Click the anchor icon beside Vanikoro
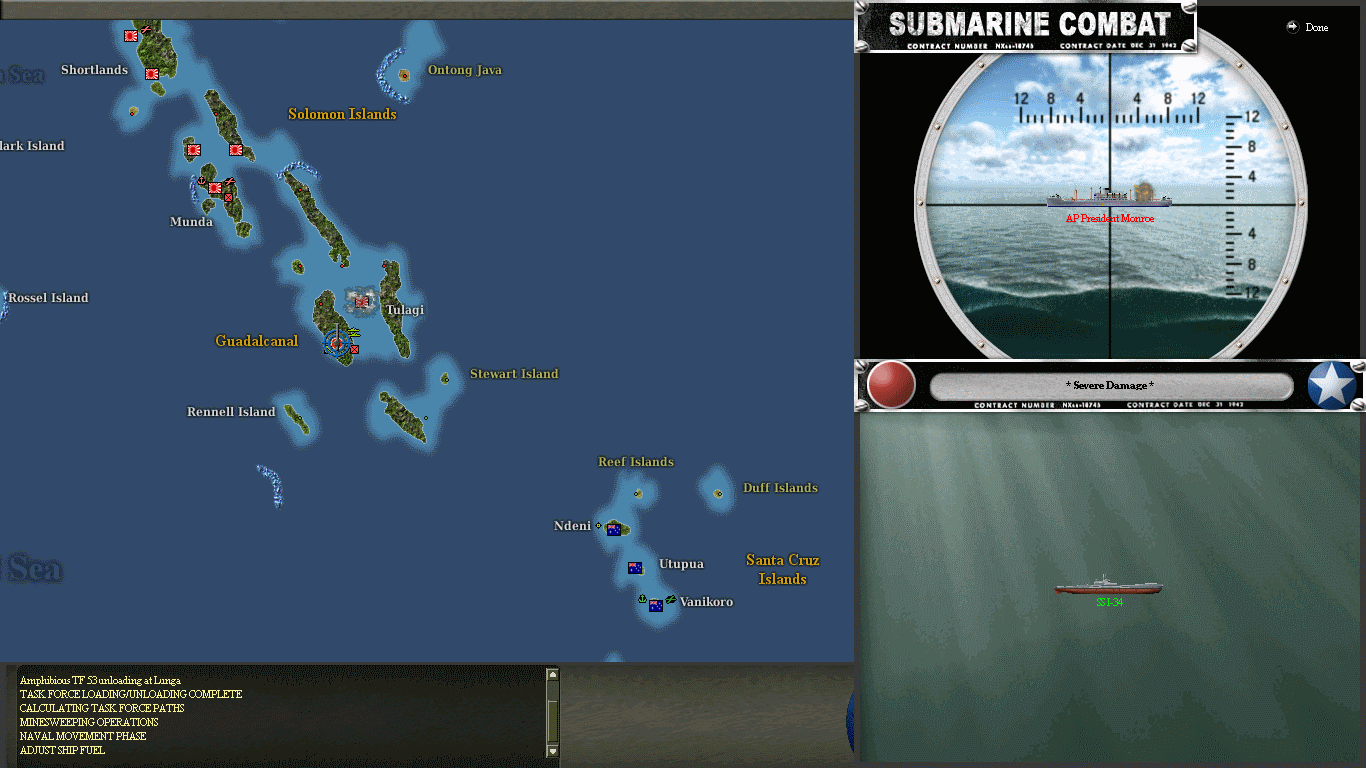The width and height of the screenshot is (1366, 768). [640, 597]
